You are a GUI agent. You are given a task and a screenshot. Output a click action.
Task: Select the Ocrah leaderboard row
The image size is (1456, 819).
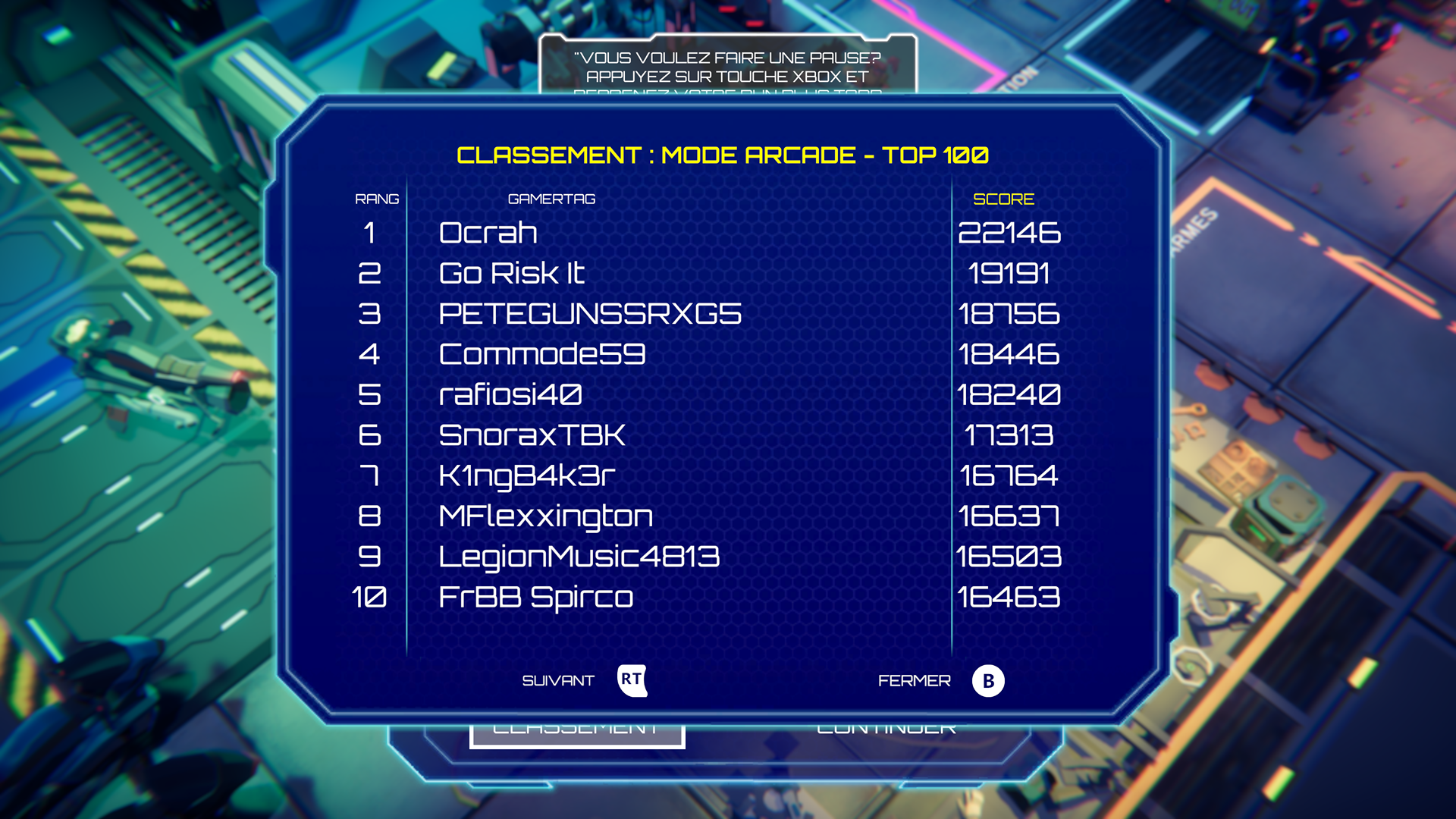click(x=488, y=233)
